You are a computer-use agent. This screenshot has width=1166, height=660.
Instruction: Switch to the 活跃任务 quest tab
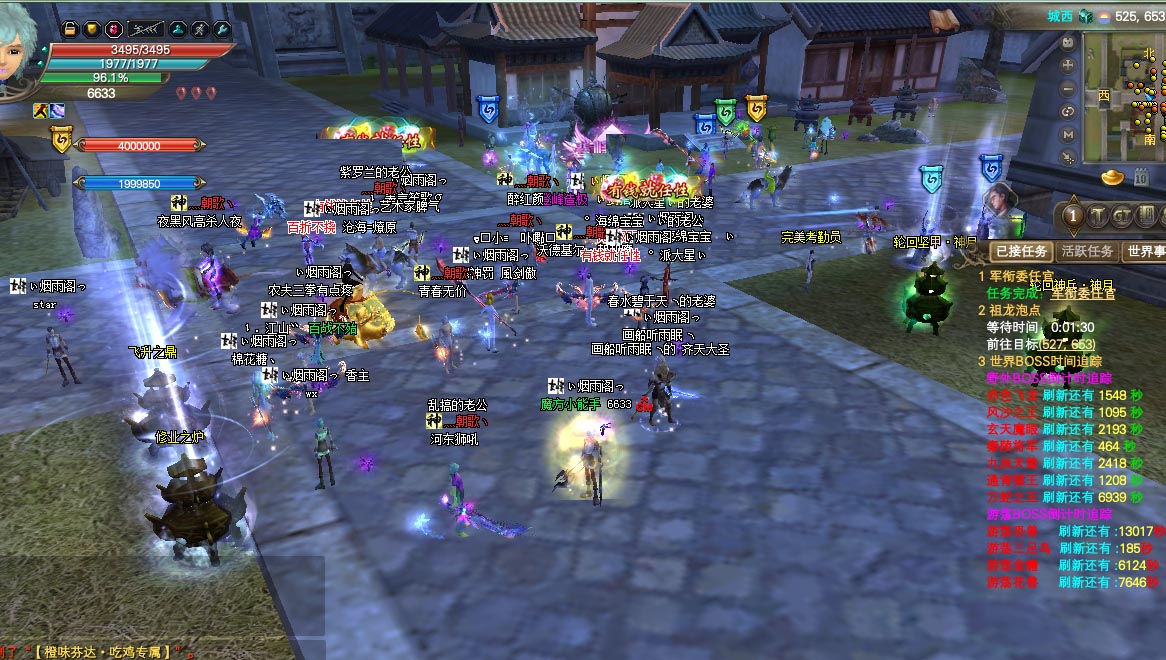pos(1086,251)
